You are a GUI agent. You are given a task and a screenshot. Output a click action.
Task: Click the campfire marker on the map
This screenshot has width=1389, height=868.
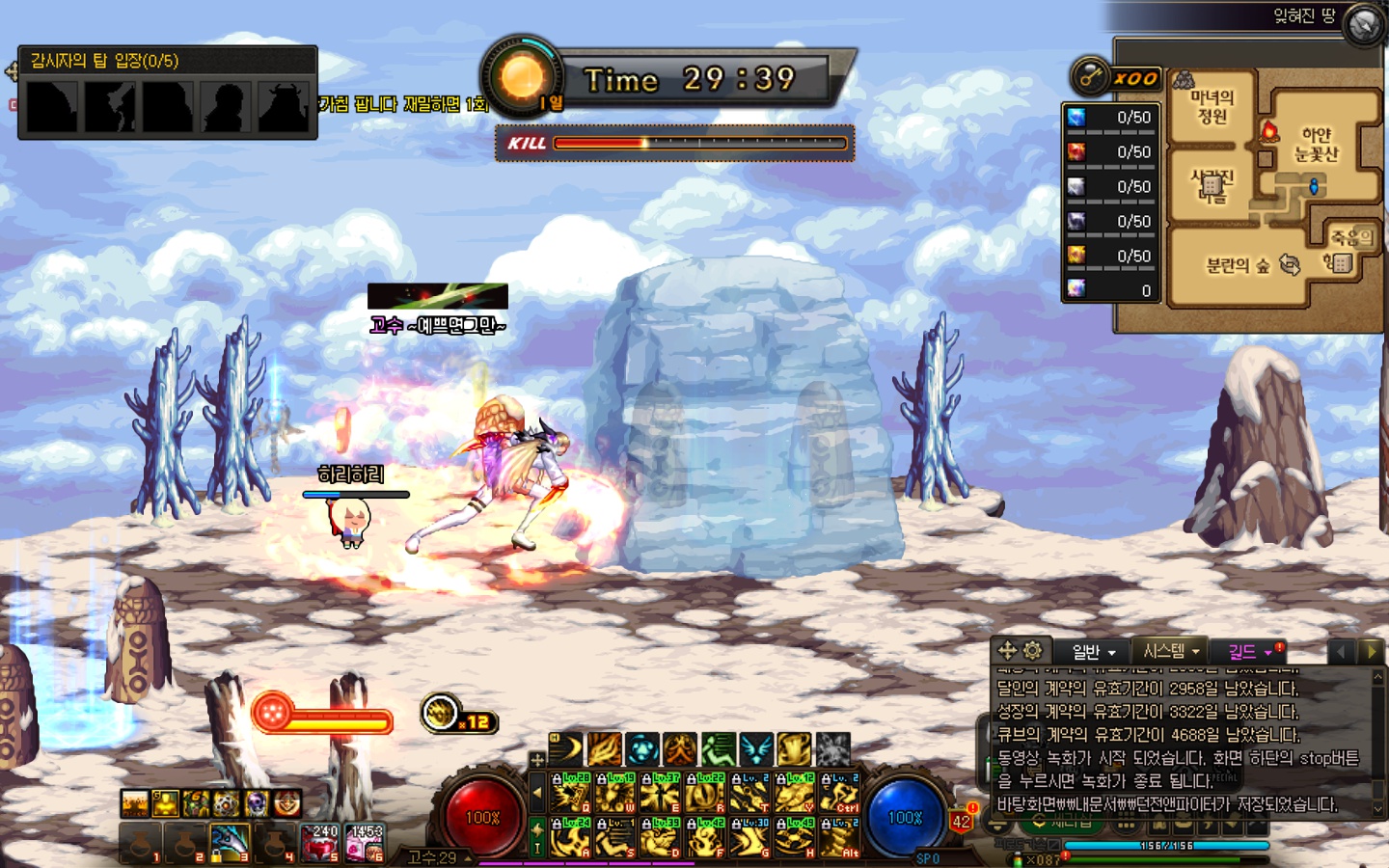click(1269, 131)
